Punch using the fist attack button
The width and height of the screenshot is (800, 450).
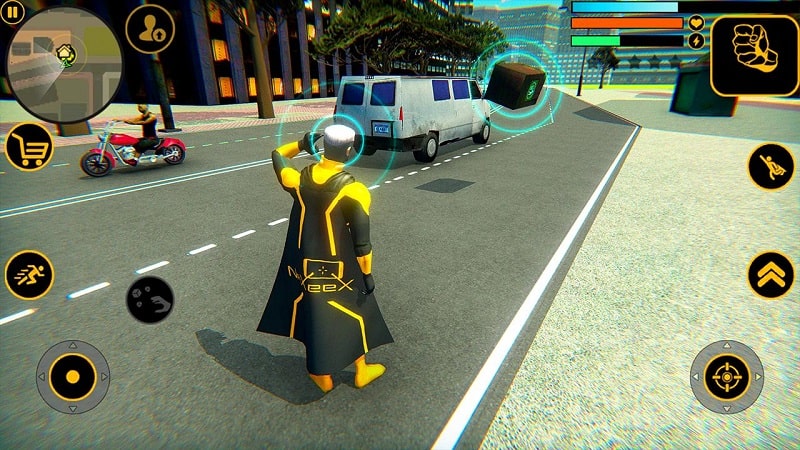754,56
